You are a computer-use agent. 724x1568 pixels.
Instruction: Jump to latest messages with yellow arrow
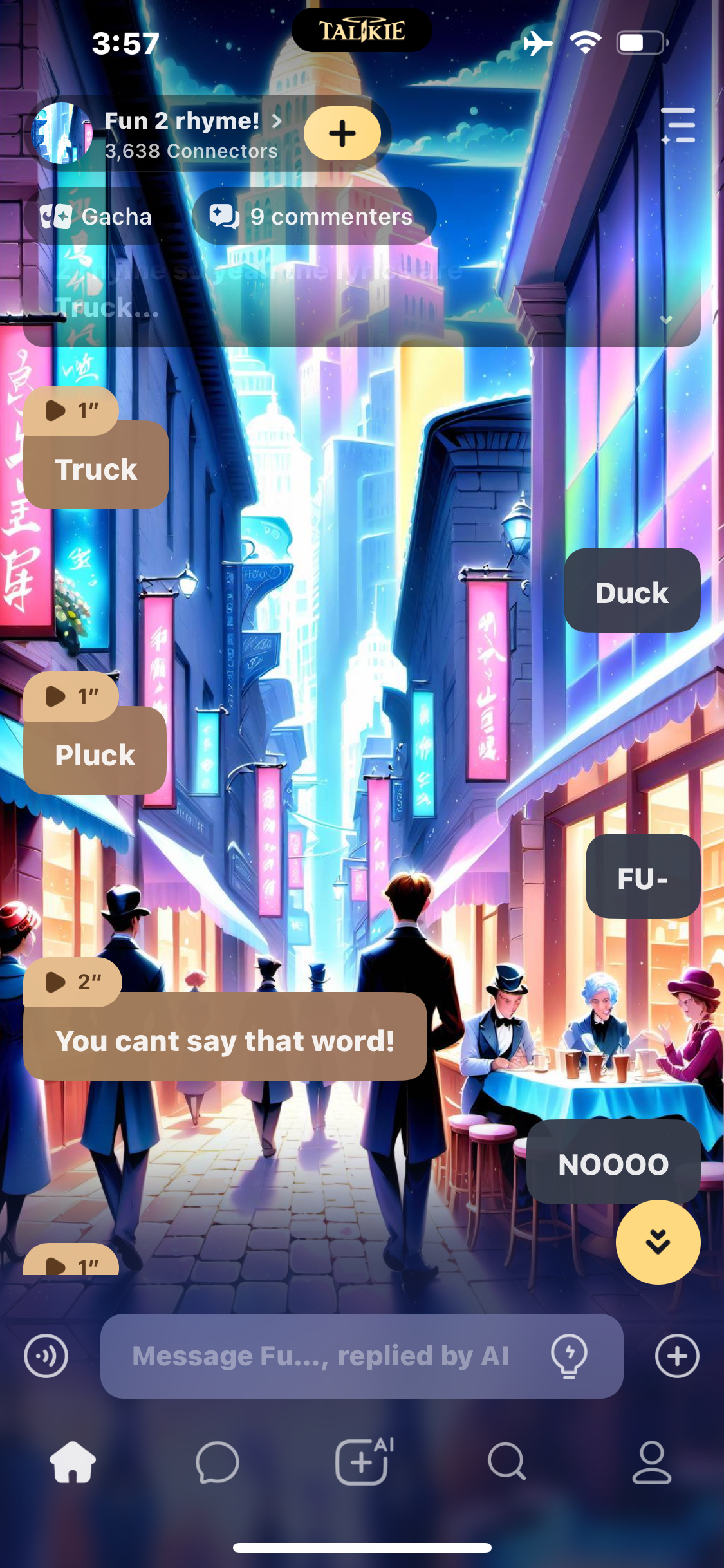click(658, 1242)
